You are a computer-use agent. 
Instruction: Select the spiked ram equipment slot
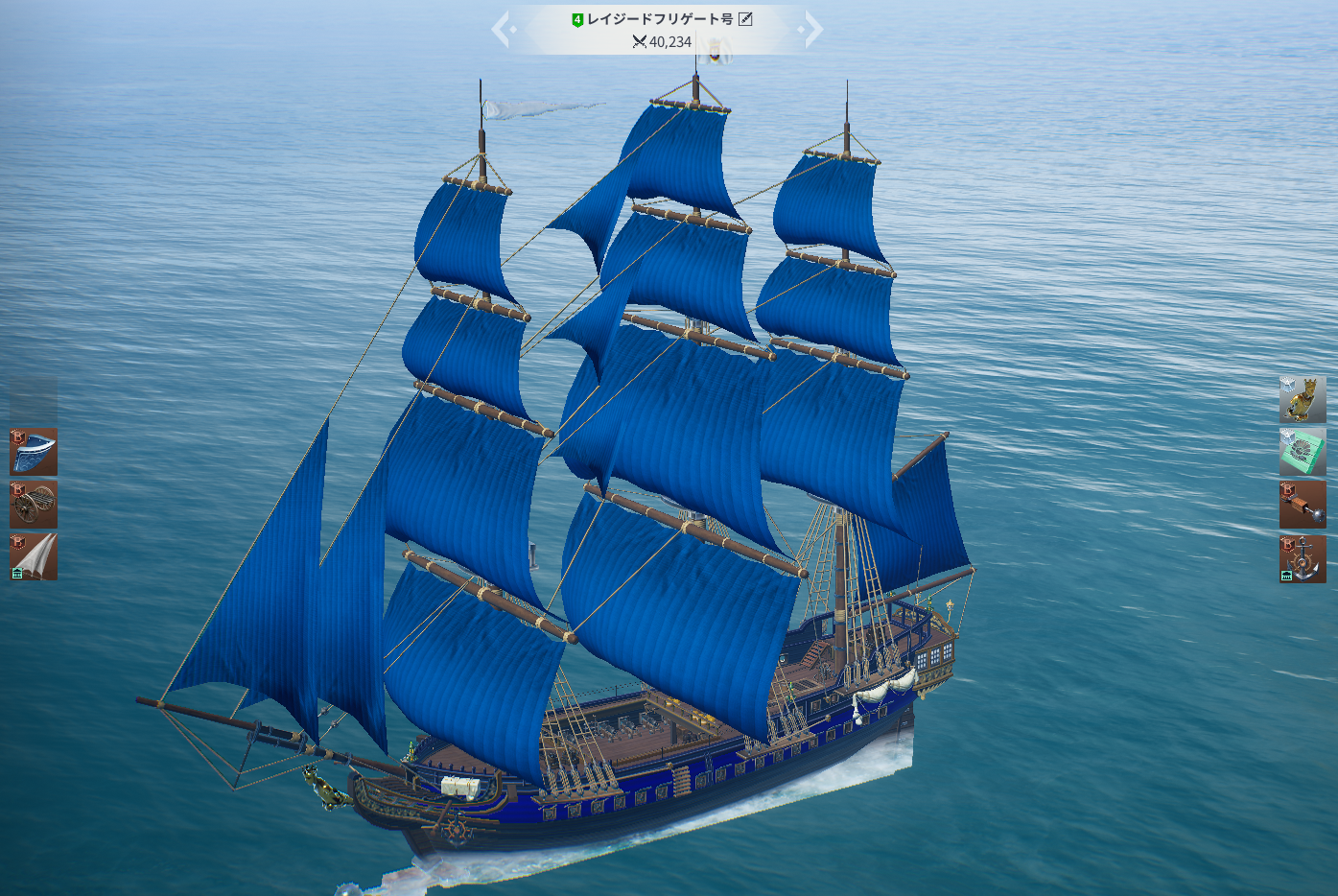click(1303, 505)
